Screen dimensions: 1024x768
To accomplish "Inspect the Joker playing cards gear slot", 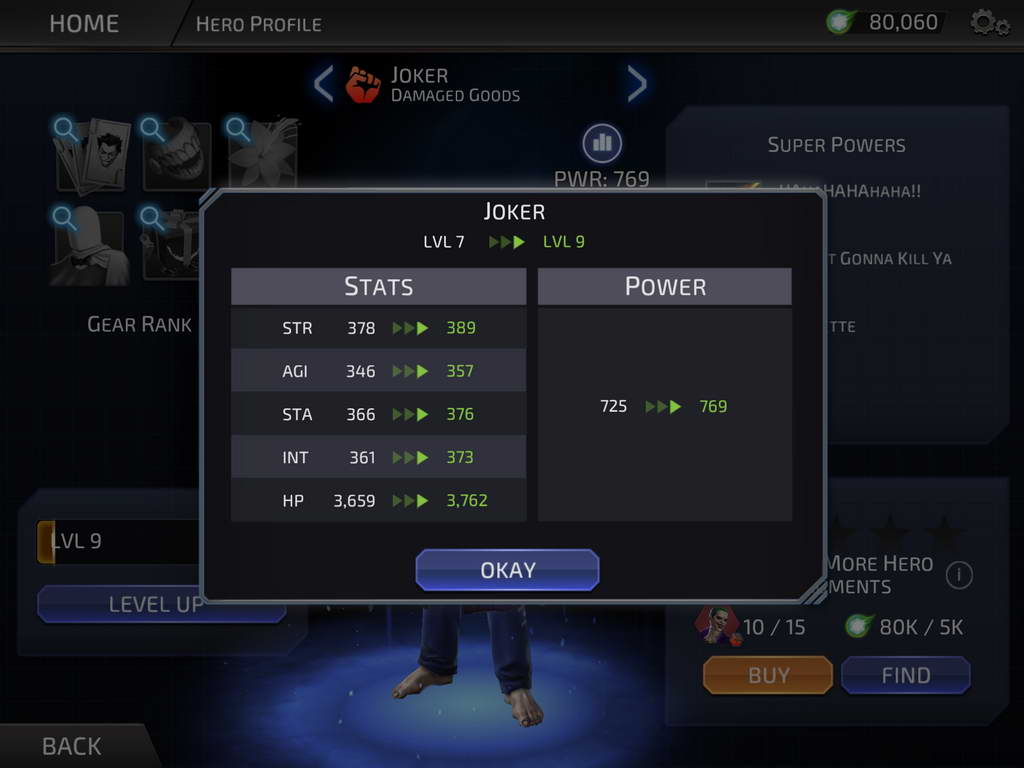I will [91, 154].
